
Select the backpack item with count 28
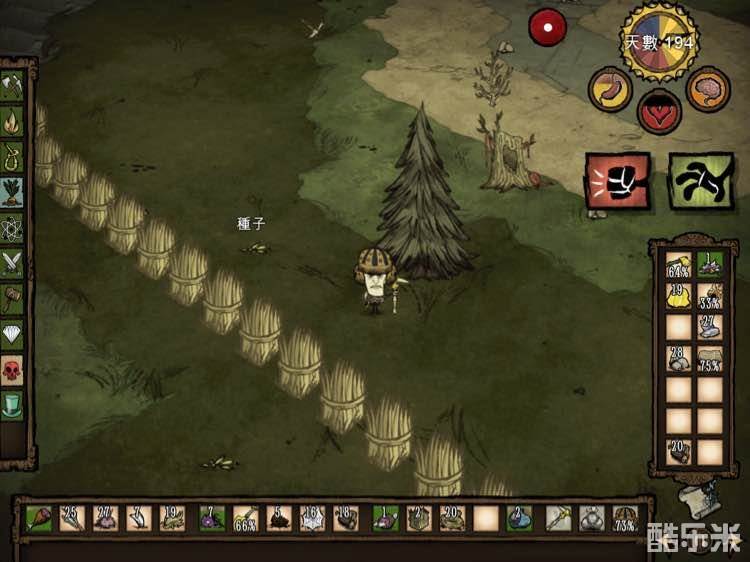tap(678, 357)
